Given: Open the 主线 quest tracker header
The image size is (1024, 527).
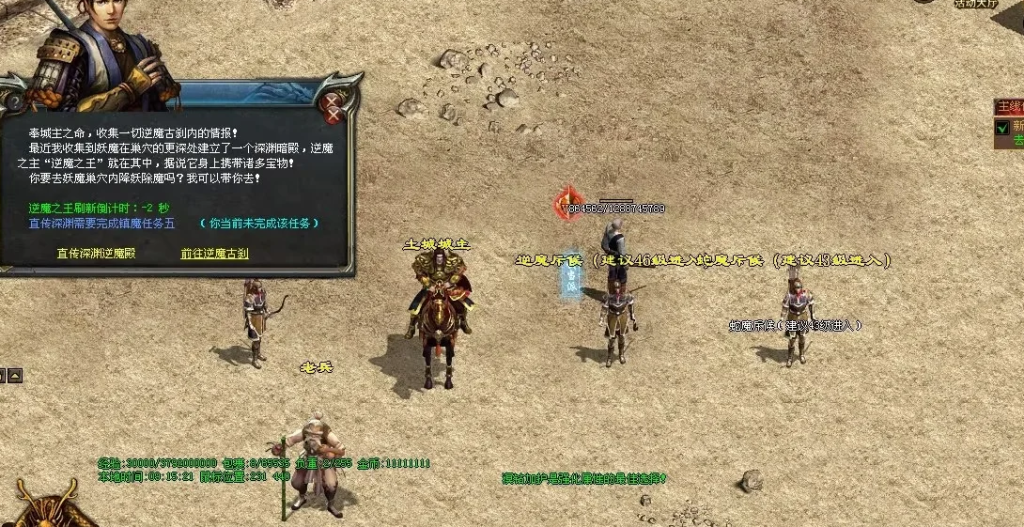Looking at the screenshot, I should click(x=1009, y=106).
